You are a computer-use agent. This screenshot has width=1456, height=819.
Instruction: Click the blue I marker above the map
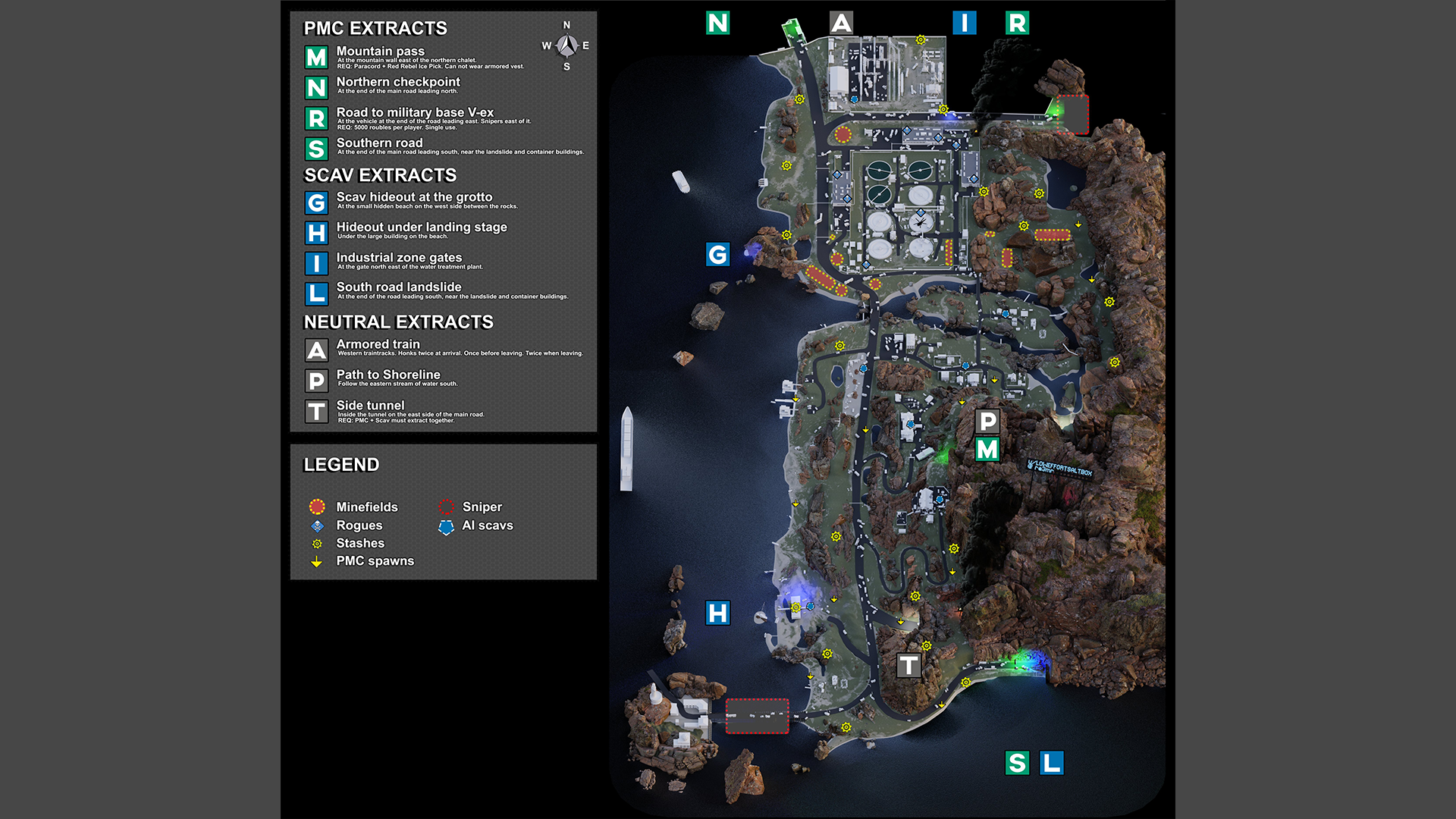(964, 23)
